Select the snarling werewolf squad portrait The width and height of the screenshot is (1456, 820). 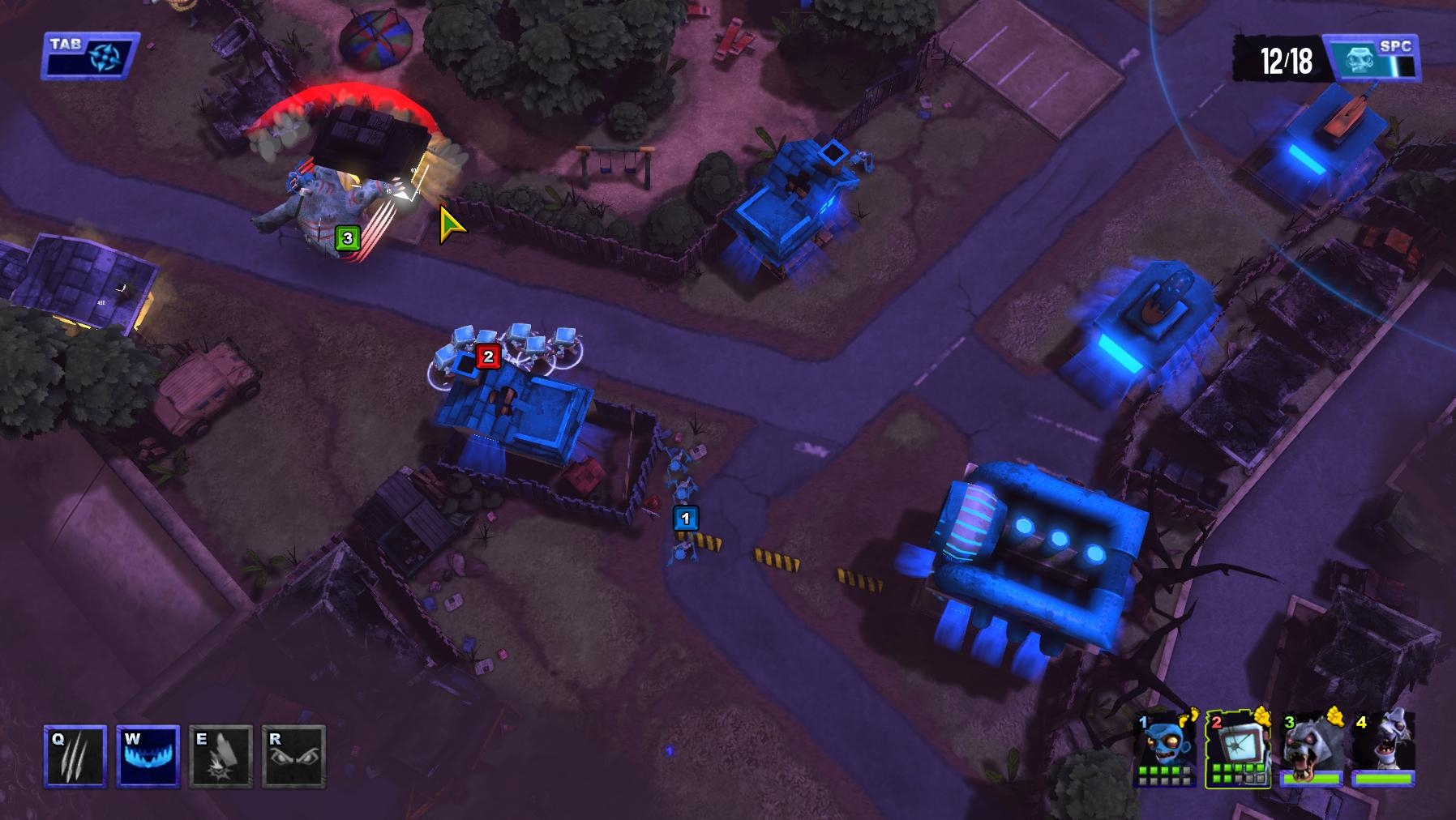(1312, 750)
